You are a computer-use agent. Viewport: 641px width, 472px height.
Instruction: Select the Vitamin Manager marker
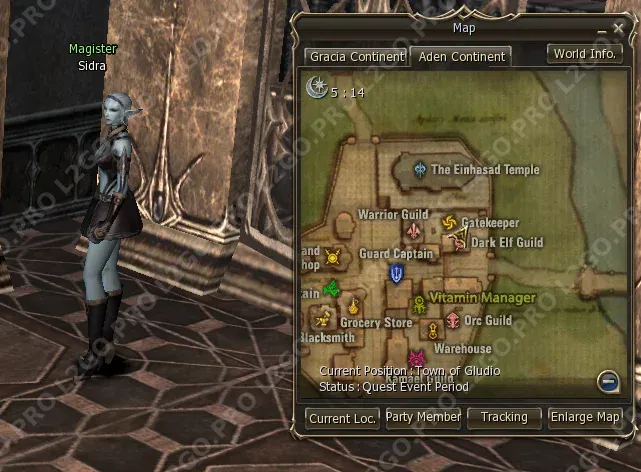pos(419,306)
